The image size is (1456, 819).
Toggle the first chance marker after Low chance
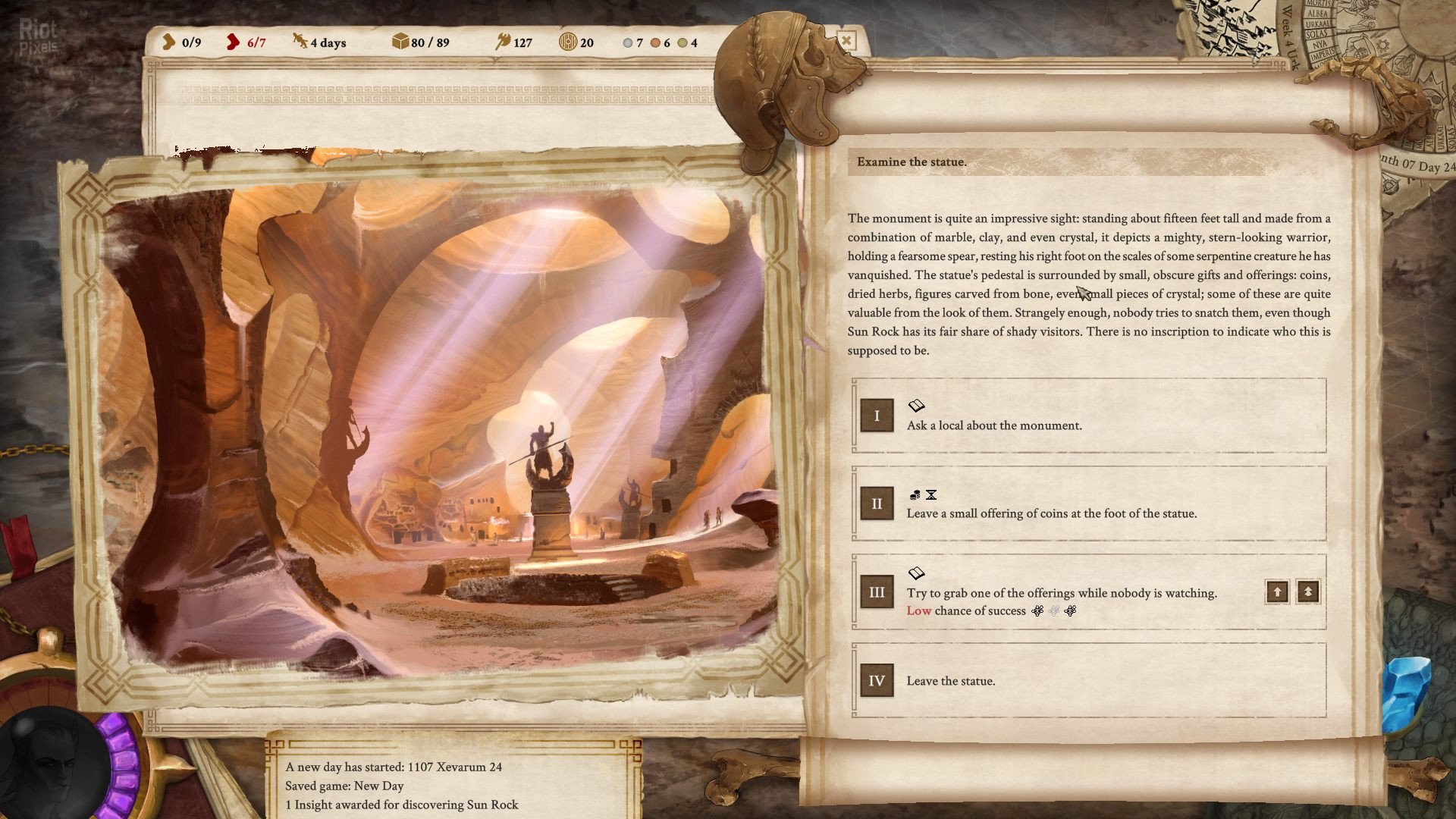[1036, 610]
